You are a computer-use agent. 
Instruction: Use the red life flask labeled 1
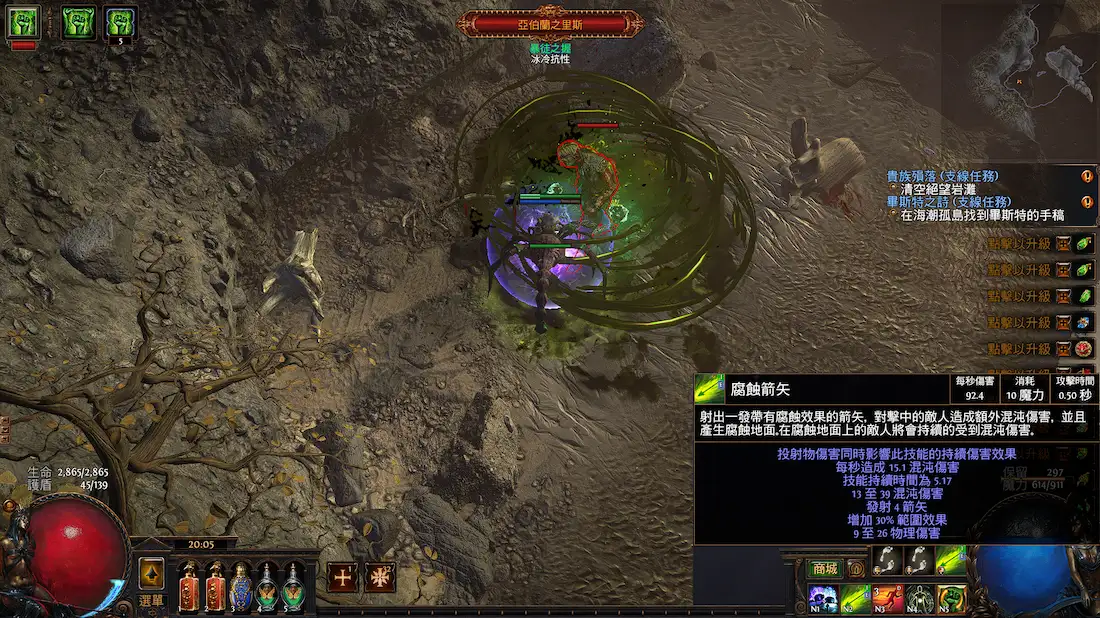click(189, 586)
